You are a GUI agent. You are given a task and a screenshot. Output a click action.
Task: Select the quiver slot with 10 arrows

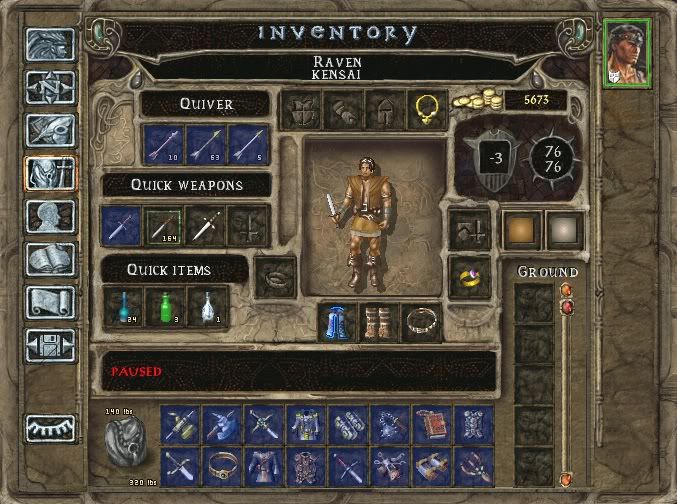pos(164,144)
